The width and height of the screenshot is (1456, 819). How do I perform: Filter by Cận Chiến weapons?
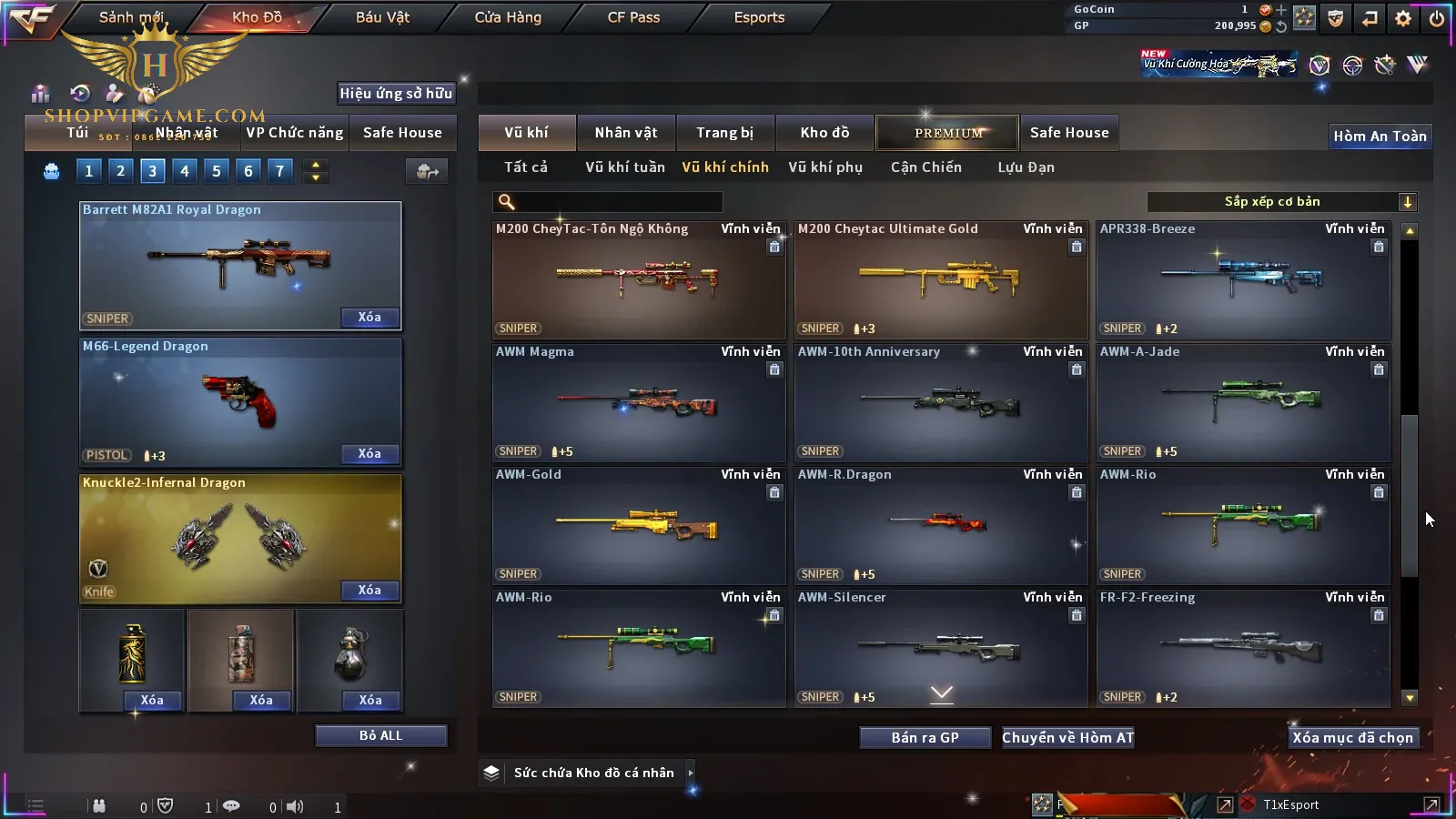tap(925, 167)
